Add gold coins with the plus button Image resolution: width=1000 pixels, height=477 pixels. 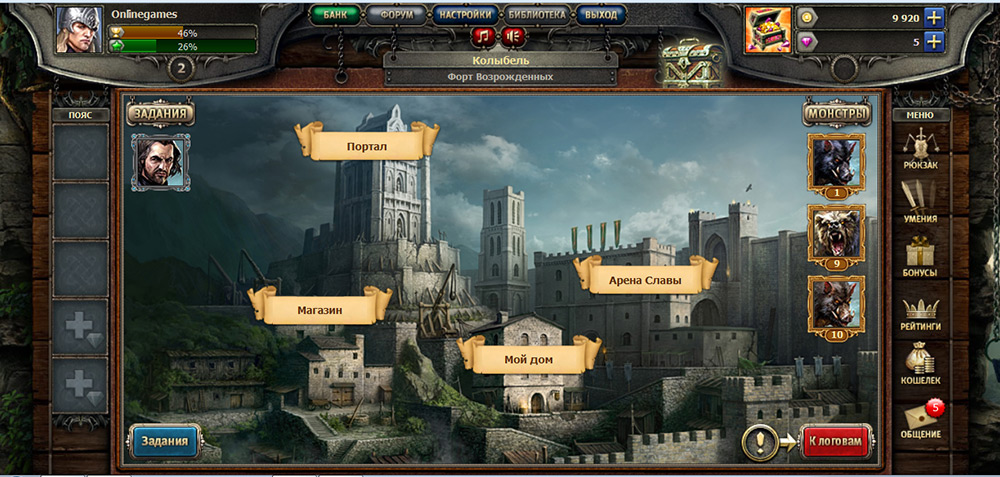[x=934, y=17]
